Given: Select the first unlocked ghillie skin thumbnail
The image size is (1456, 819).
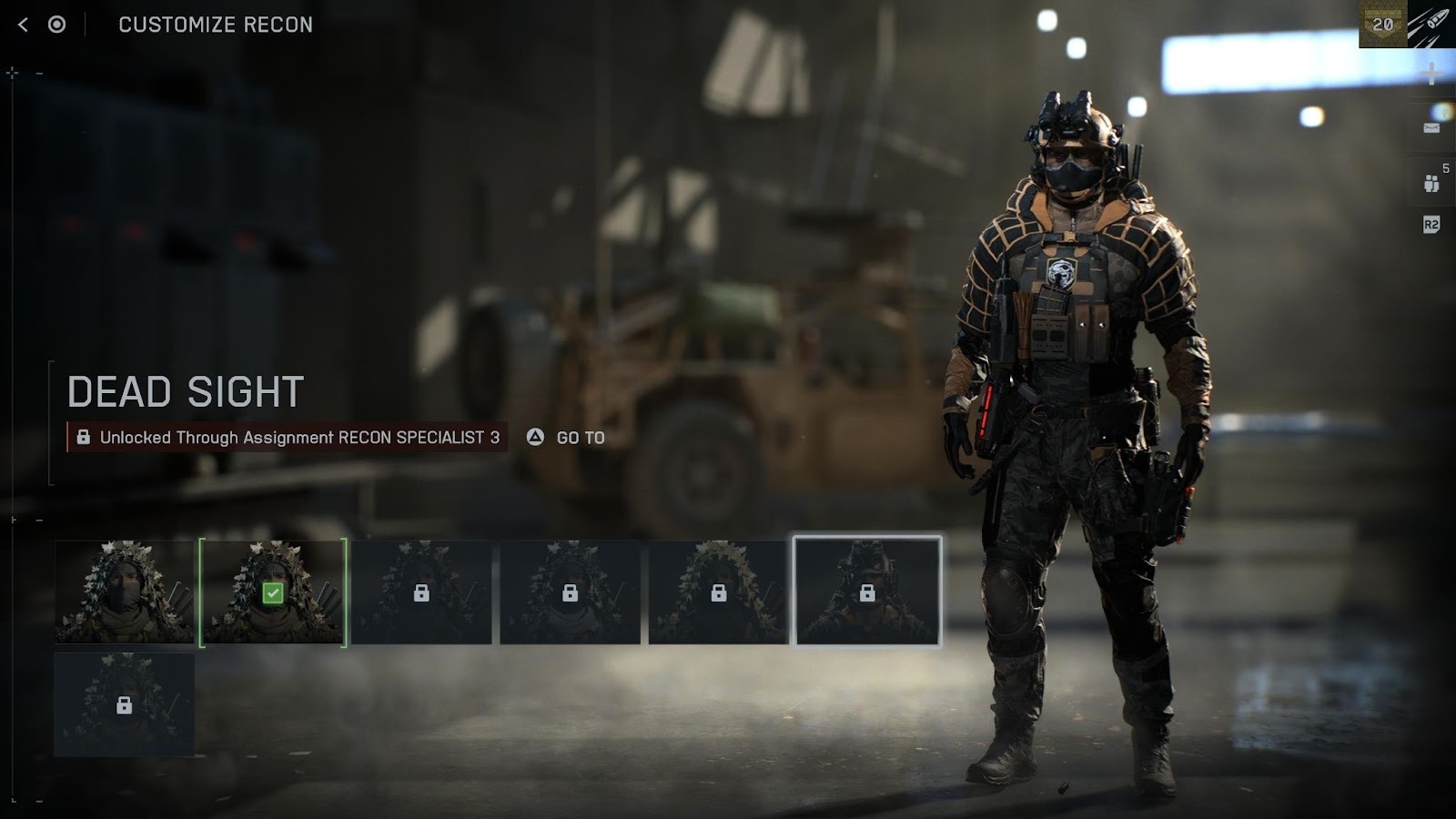Looking at the screenshot, I should point(124,592).
